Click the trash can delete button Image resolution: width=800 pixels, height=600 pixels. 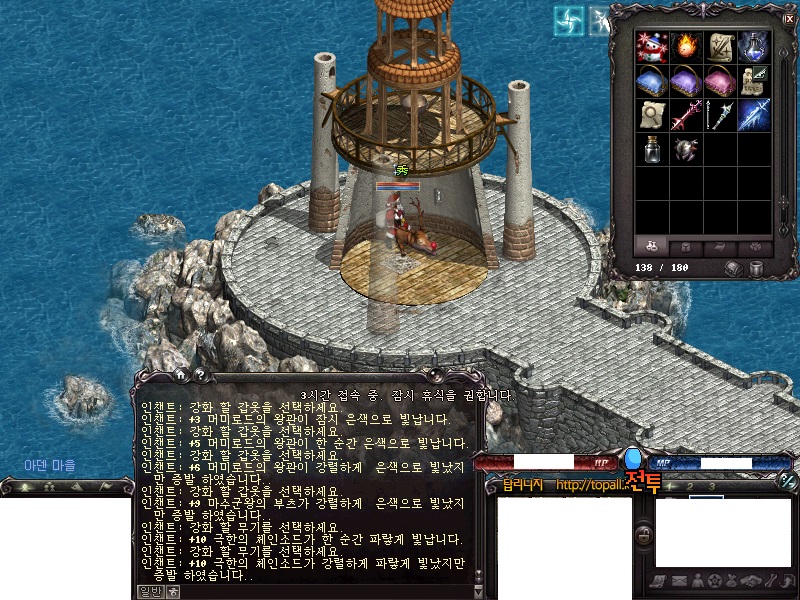[758, 268]
